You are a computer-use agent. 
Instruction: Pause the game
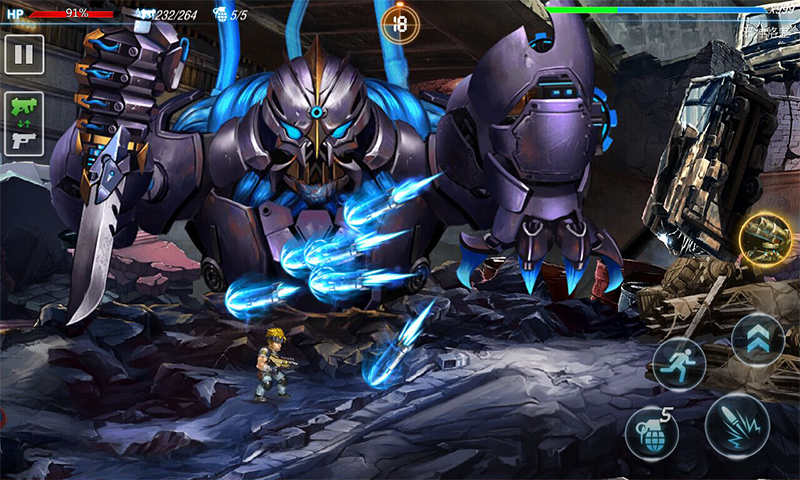[24, 54]
